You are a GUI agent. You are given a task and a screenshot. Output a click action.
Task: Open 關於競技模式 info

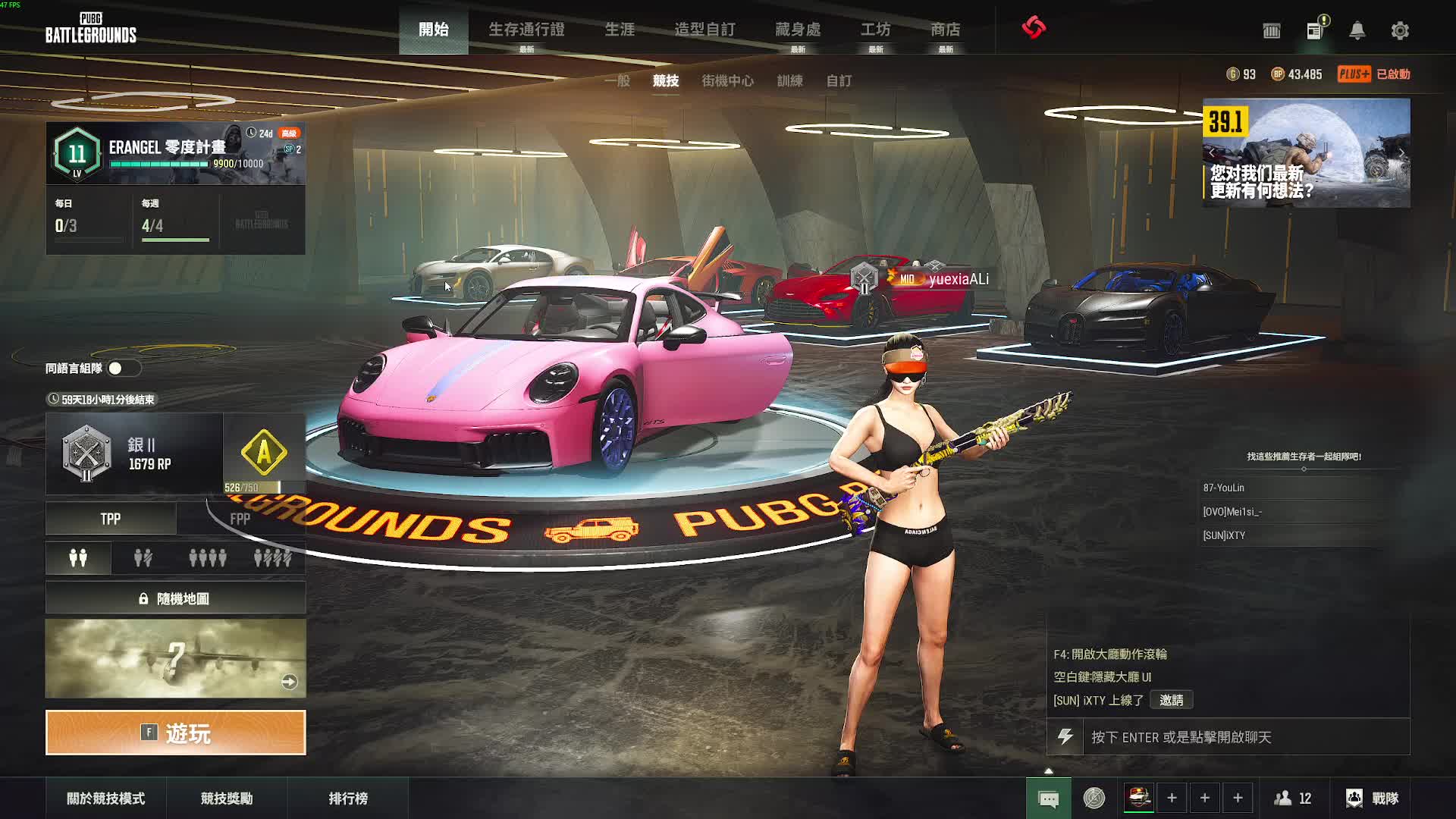pos(105,799)
